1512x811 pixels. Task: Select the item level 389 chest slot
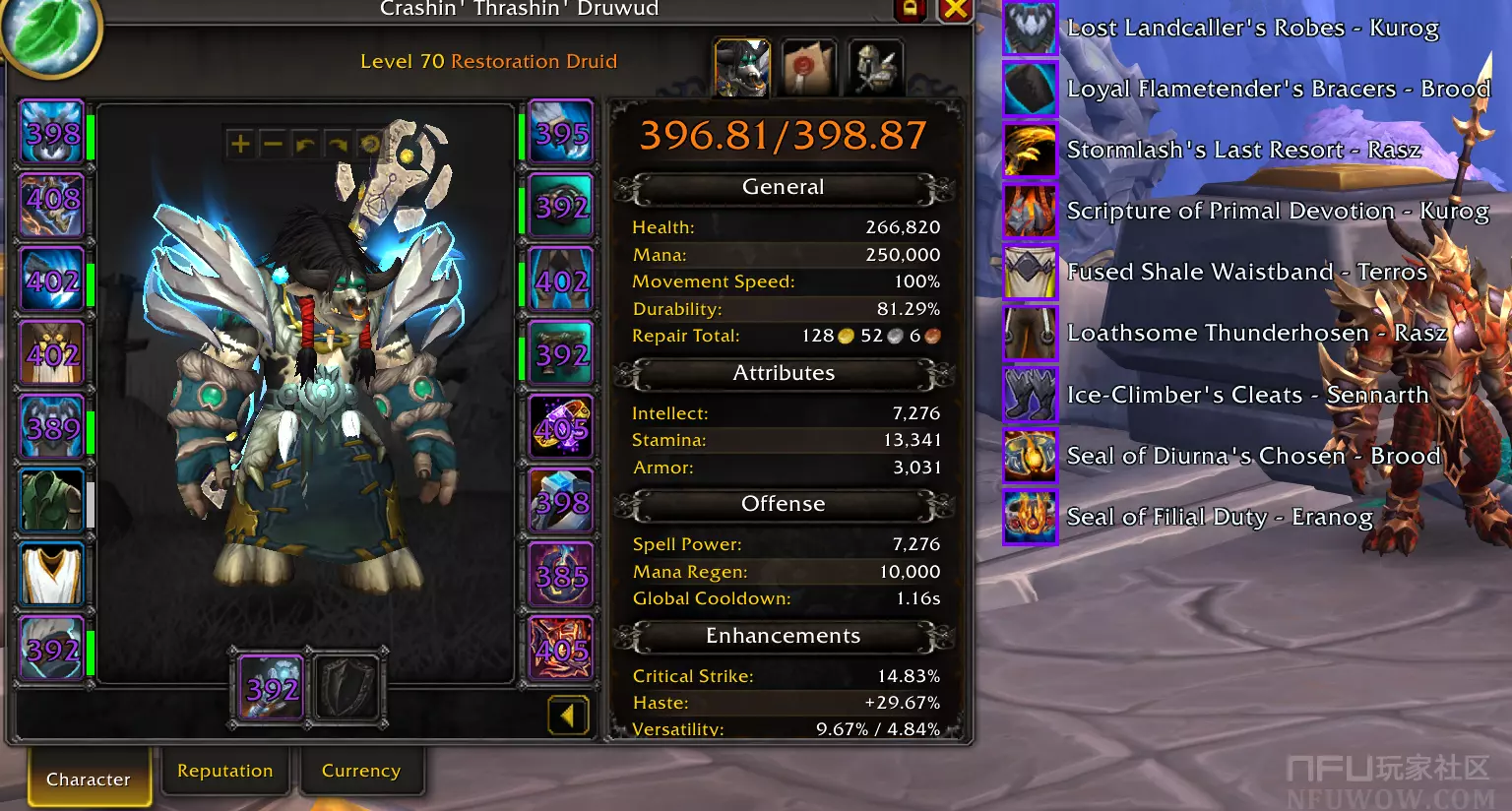(52, 427)
